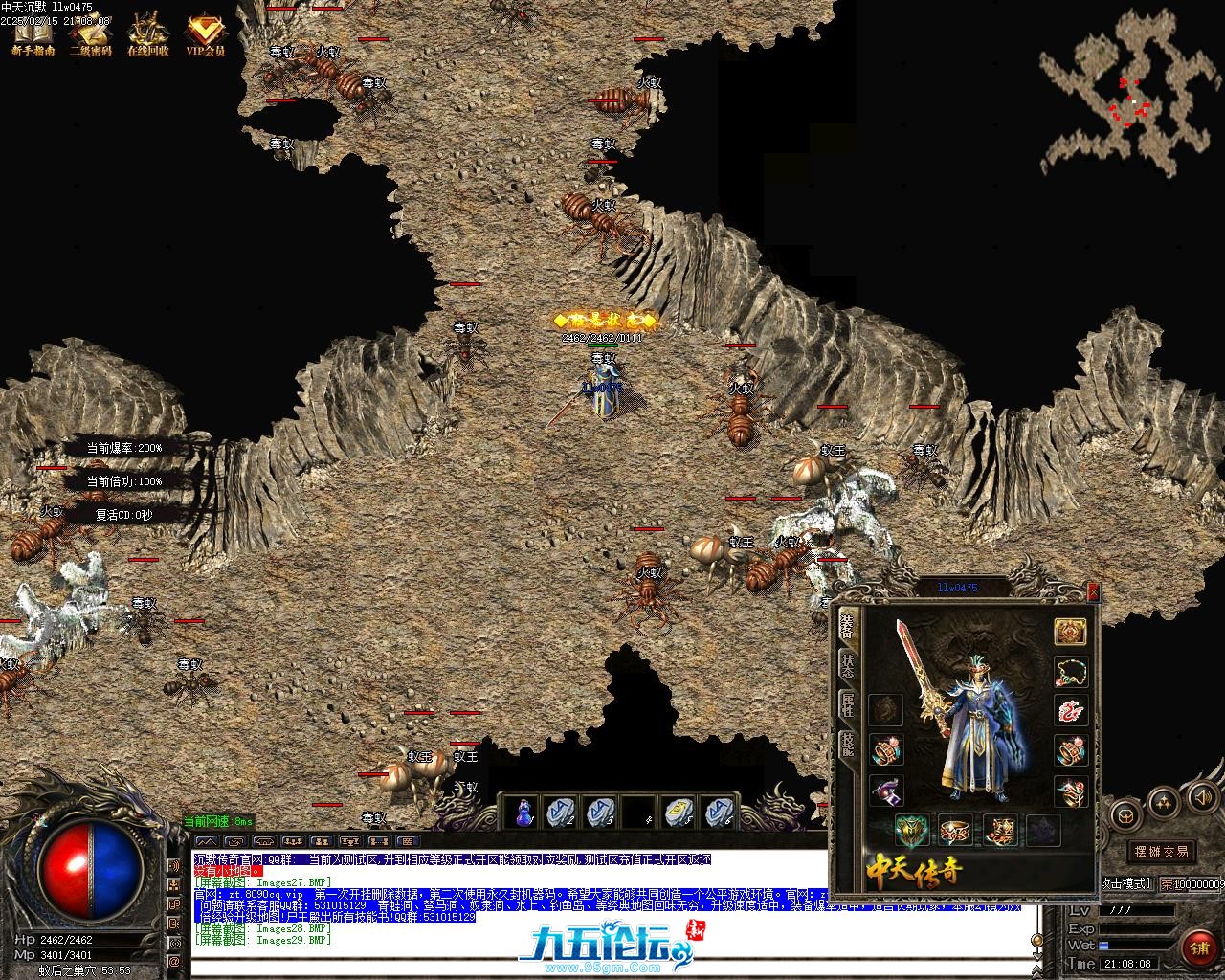Screen dimensions: 1225x980
Task: Switch to the 属性 attributes tab
Action: (847, 705)
